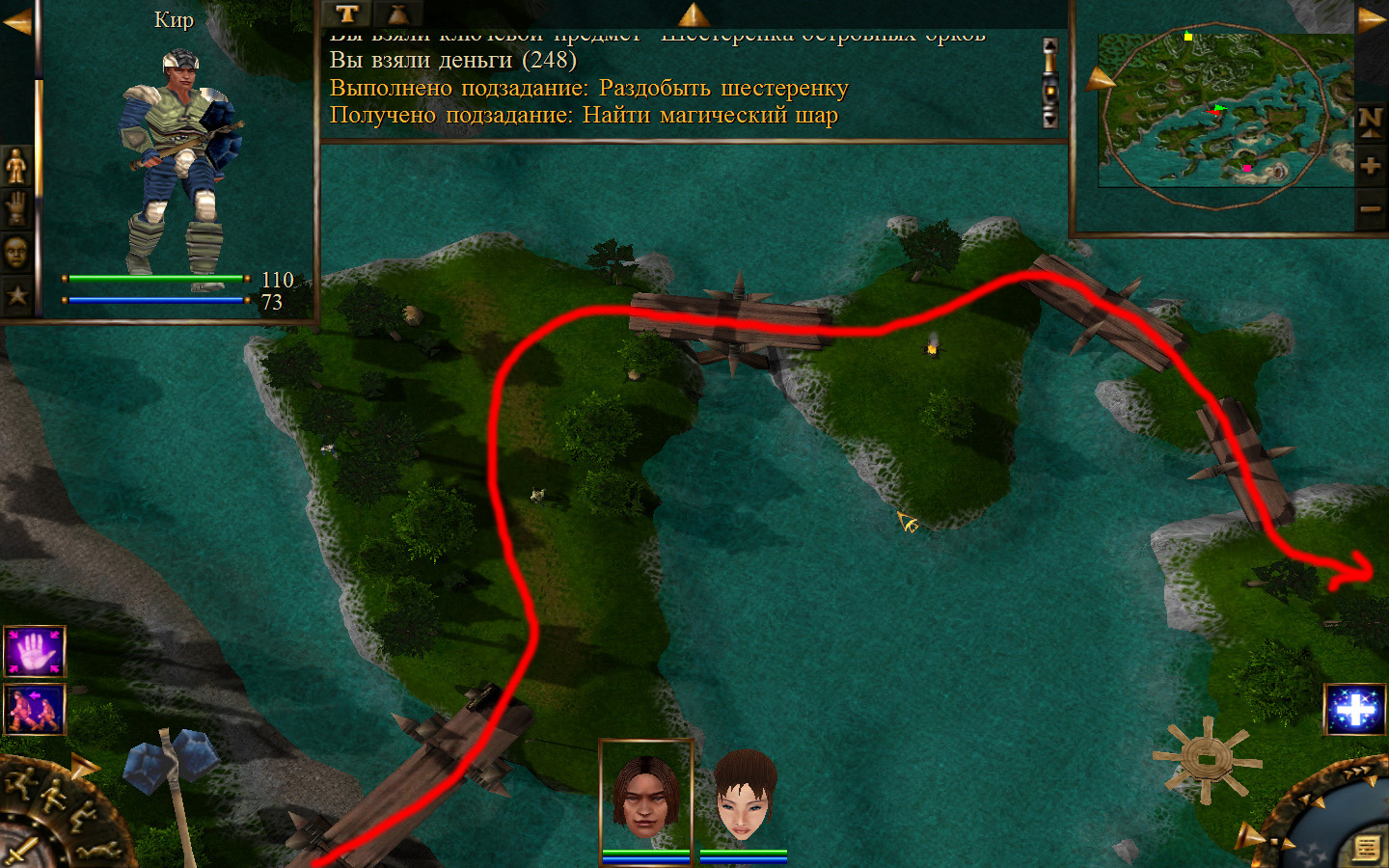Zoom out the minimap with the minus button
Screen dimensions: 1389x868
click(1370, 208)
